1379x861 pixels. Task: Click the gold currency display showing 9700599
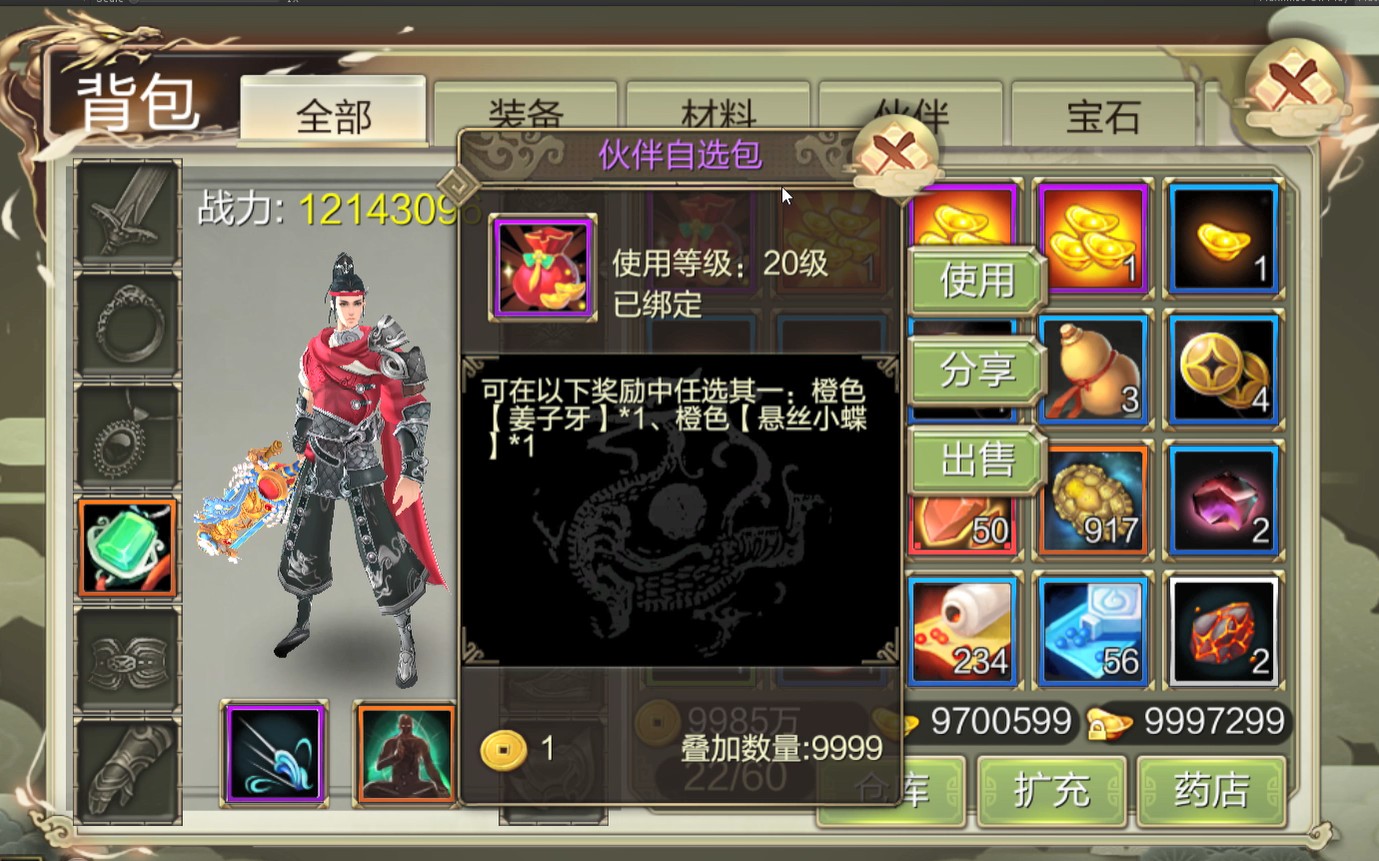[x=1000, y=720]
